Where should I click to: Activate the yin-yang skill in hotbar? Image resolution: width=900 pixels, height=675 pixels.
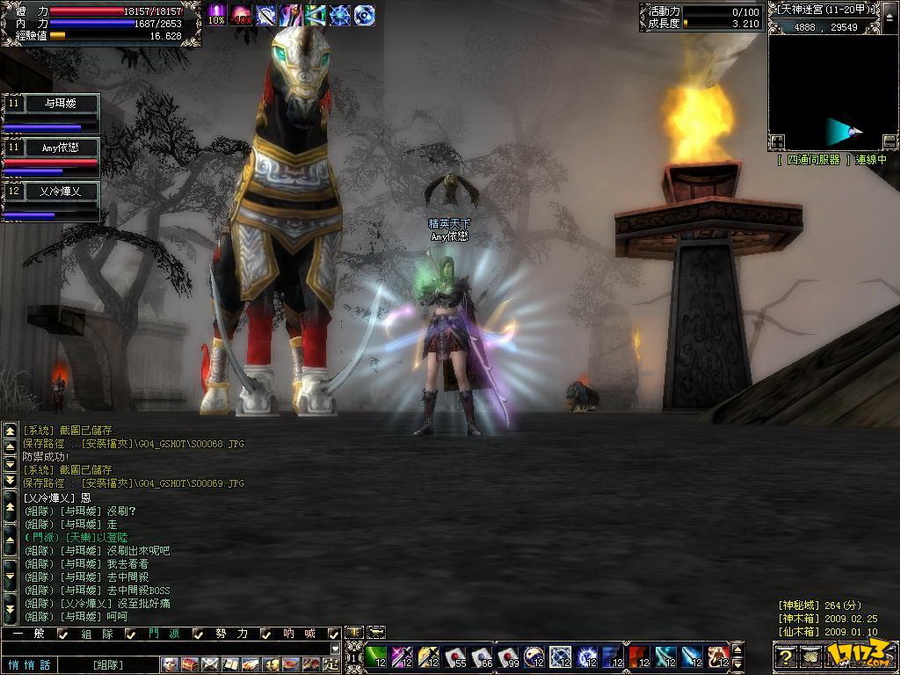tap(534, 657)
